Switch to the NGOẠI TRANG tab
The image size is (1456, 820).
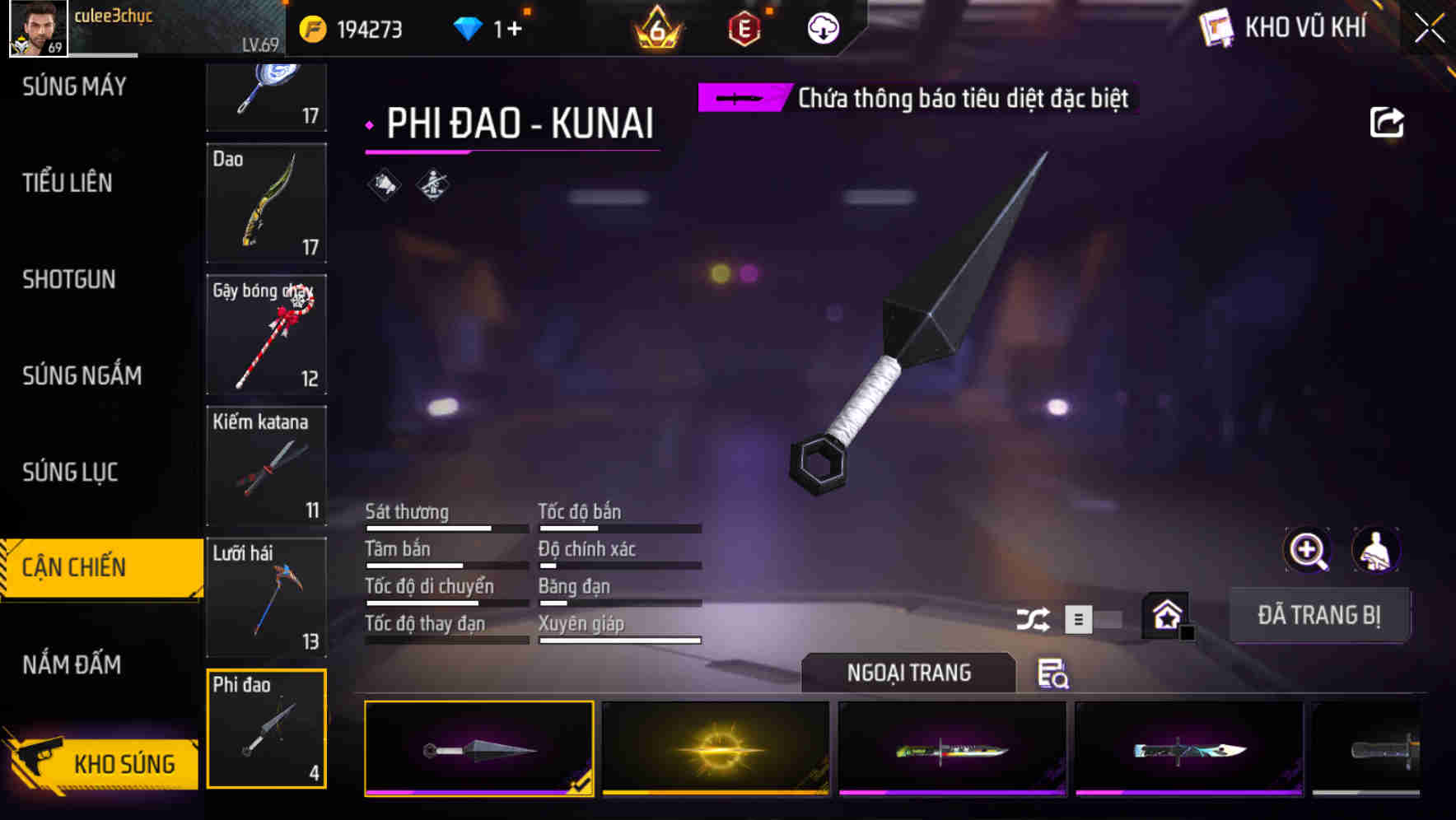908,673
